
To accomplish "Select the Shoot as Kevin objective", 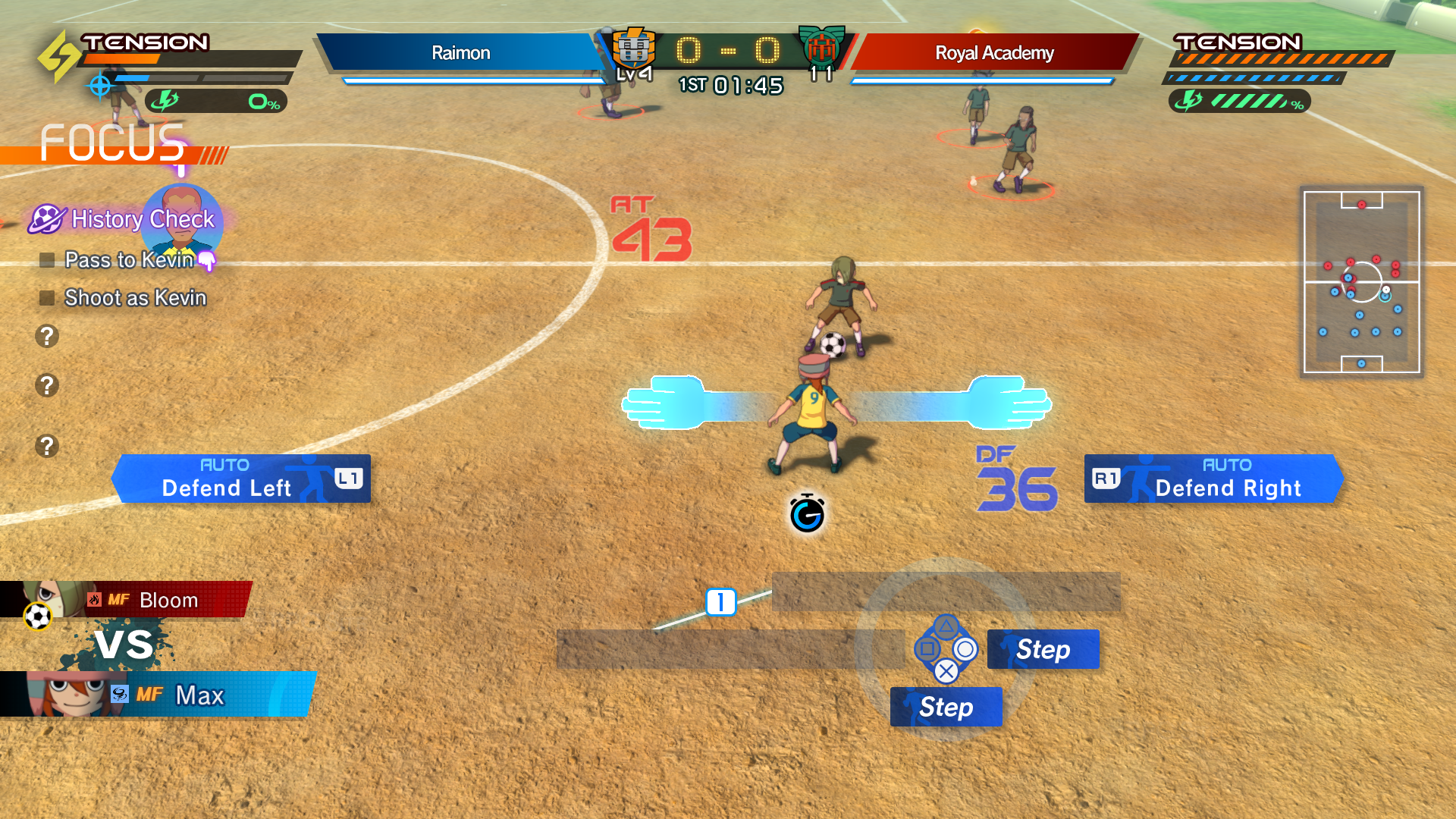I will 135,298.
